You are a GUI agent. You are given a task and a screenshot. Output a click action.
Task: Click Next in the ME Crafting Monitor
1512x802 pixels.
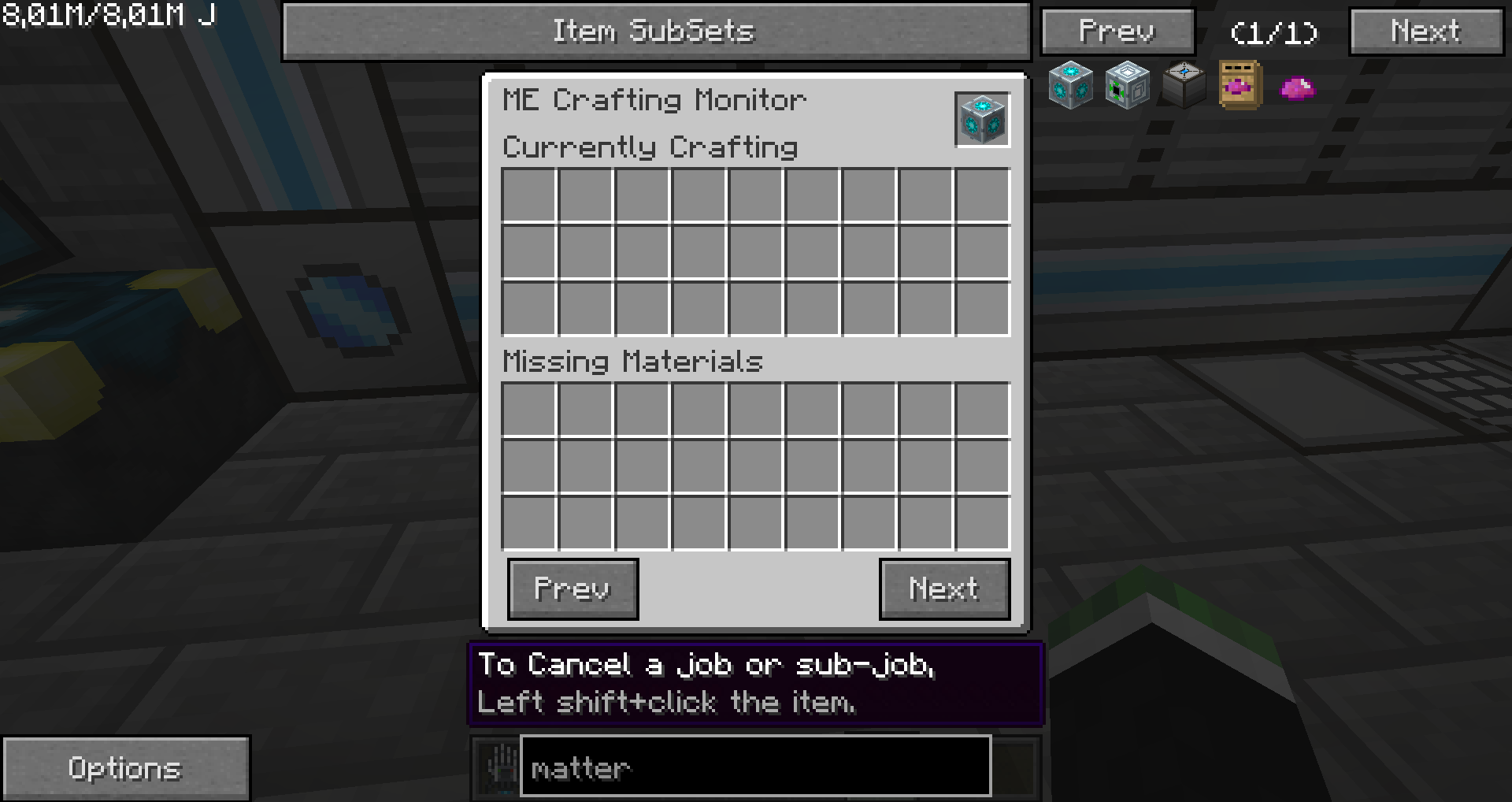click(x=944, y=589)
